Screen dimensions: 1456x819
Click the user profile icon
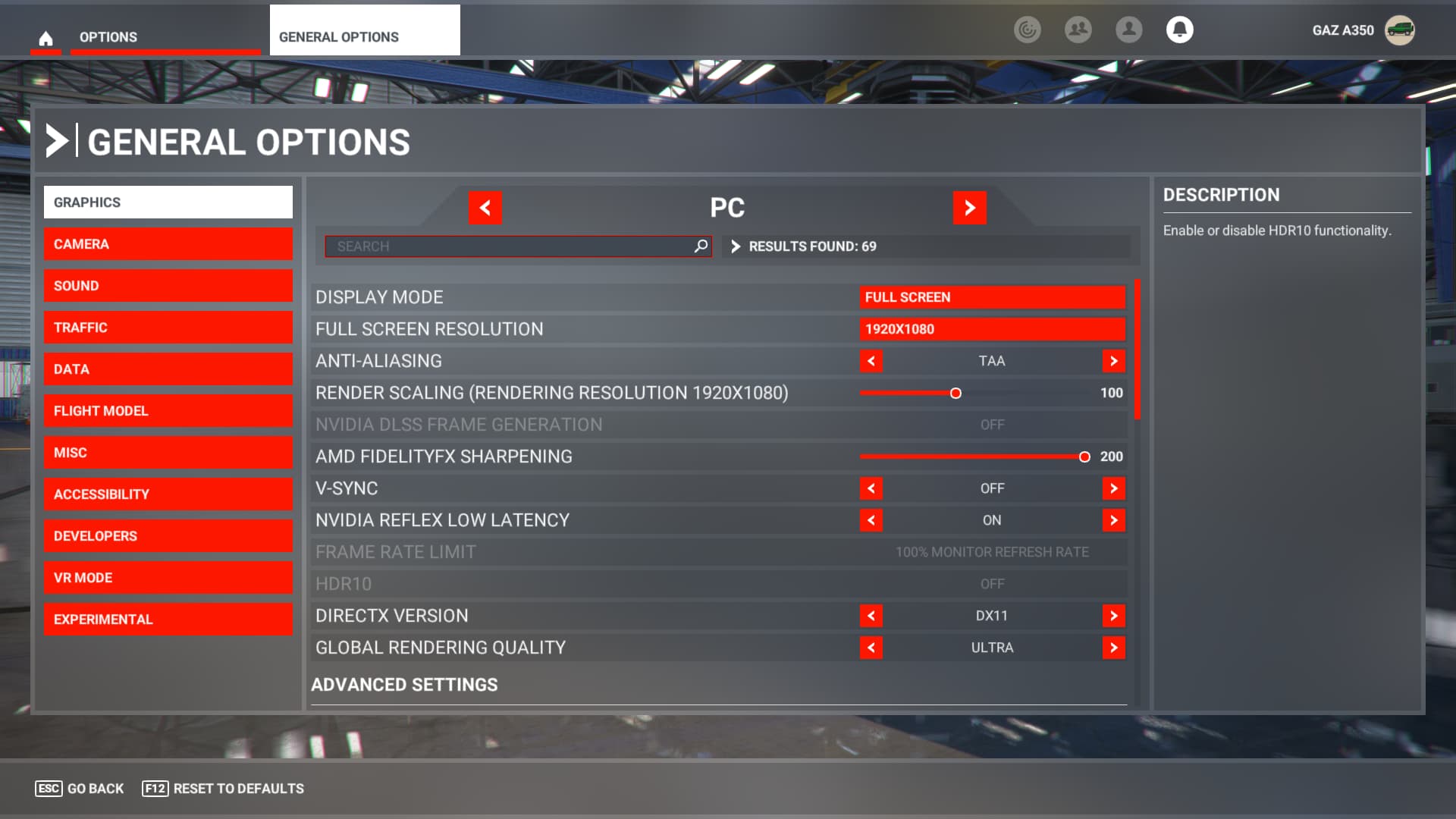(1128, 30)
